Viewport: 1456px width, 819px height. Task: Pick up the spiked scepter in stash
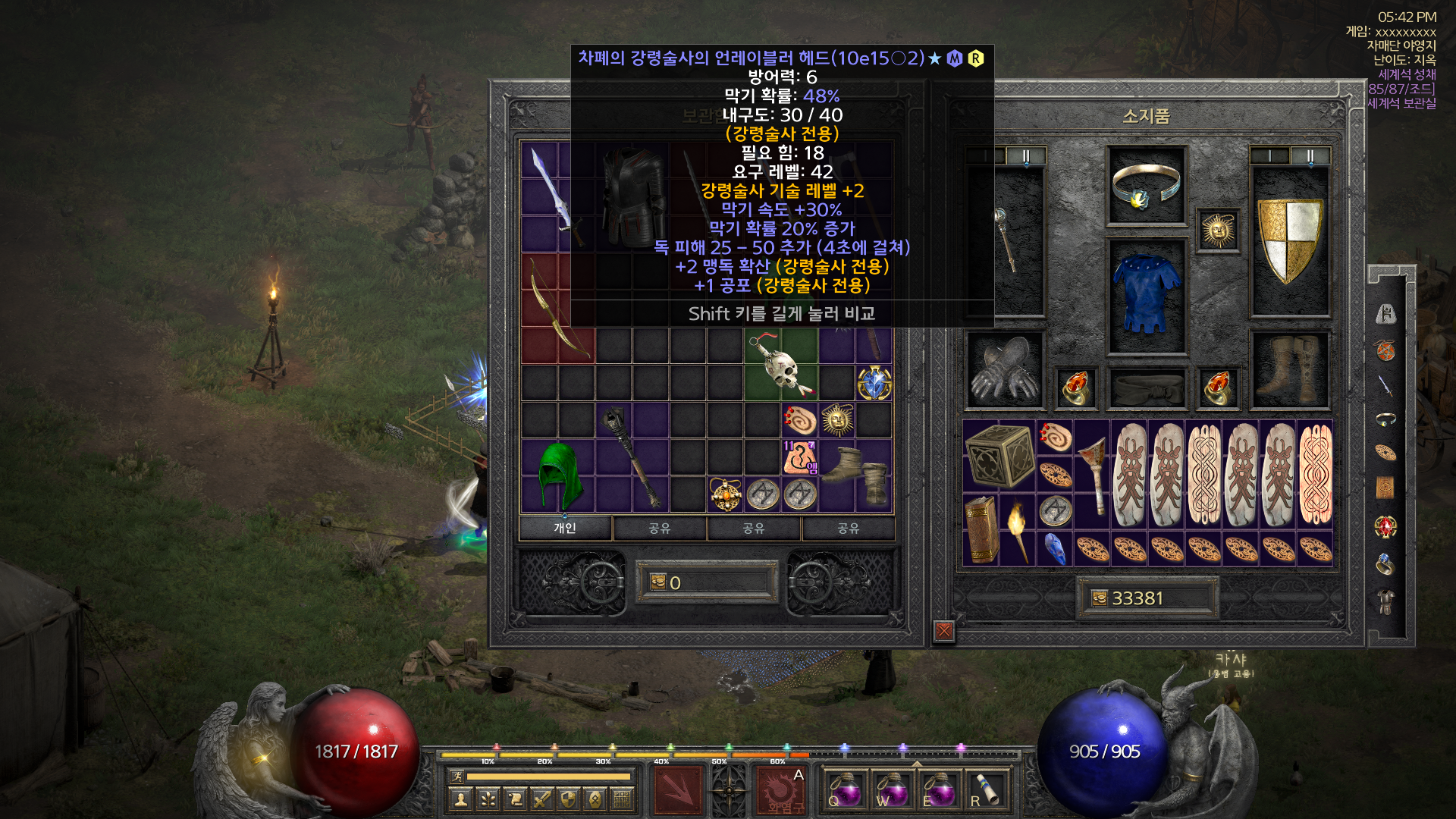pyautogui.click(x=632, y=457)
